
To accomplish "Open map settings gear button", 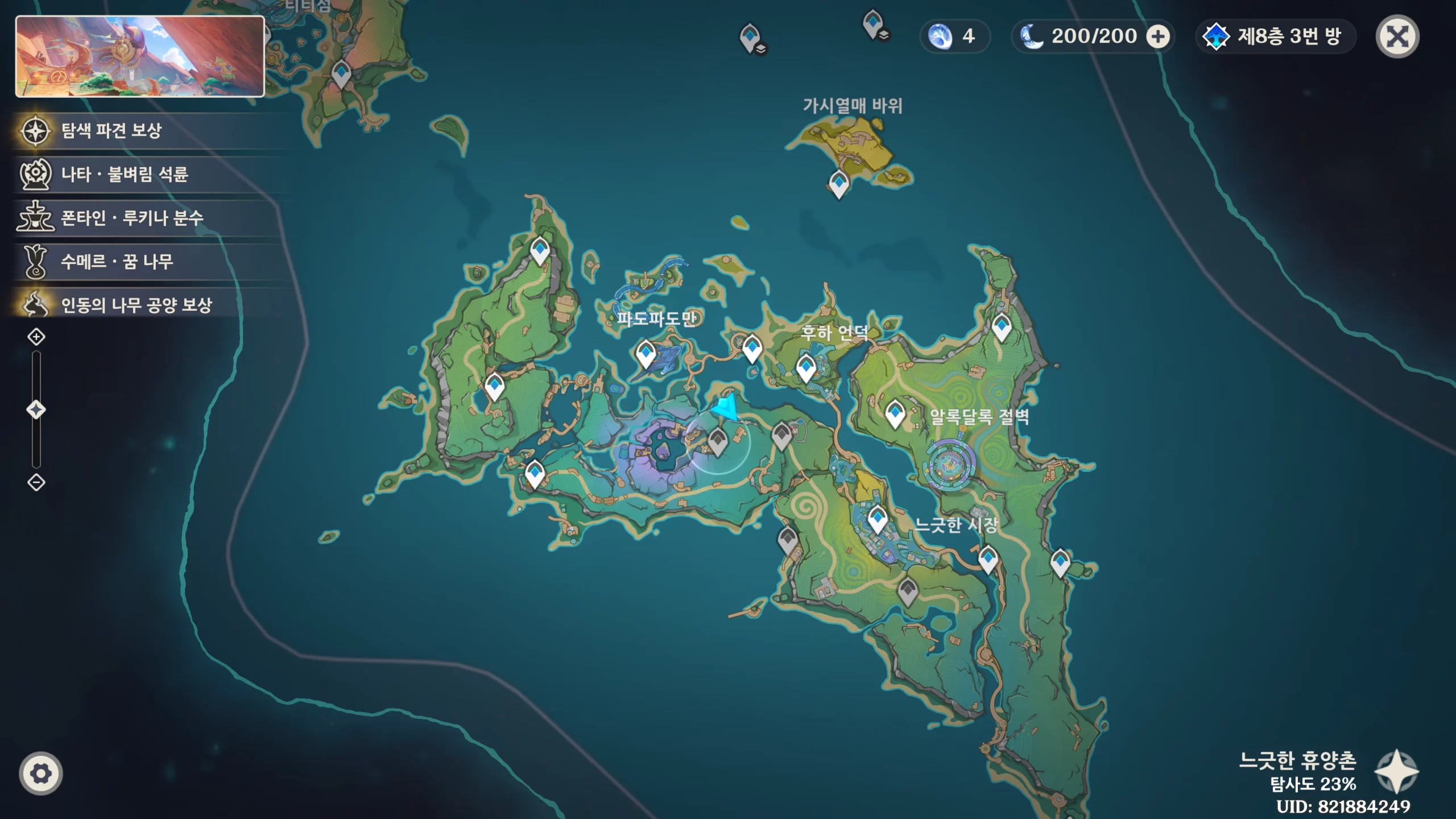I will (41, 773).
